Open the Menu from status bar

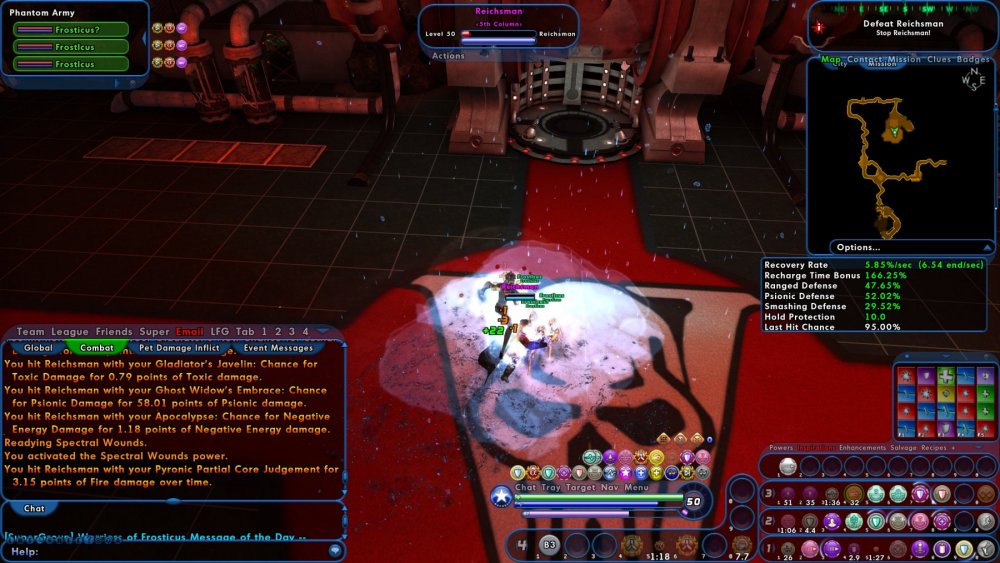click(636, 487)
